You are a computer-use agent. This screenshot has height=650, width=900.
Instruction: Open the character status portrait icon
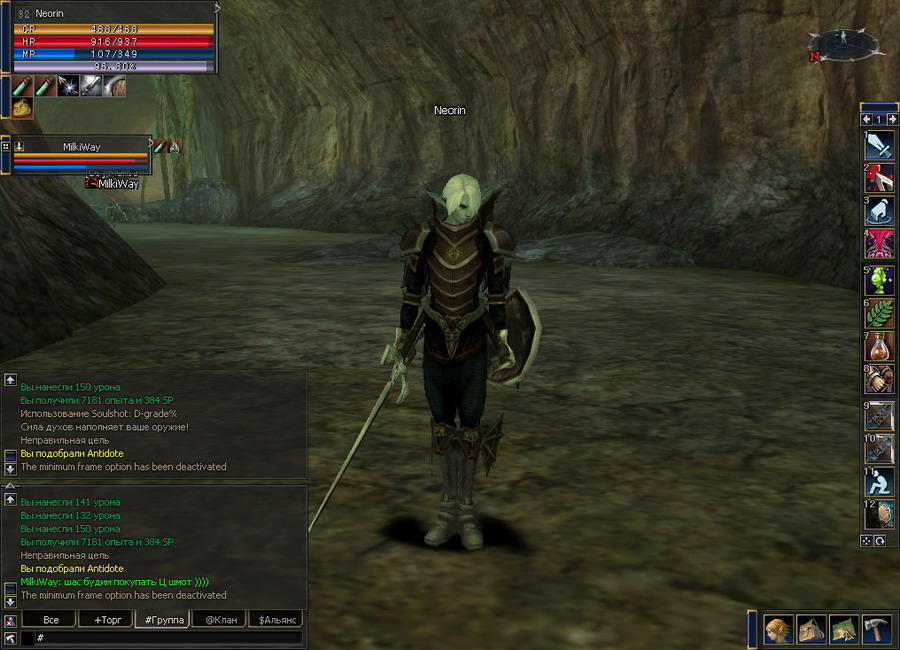(779, 629)
